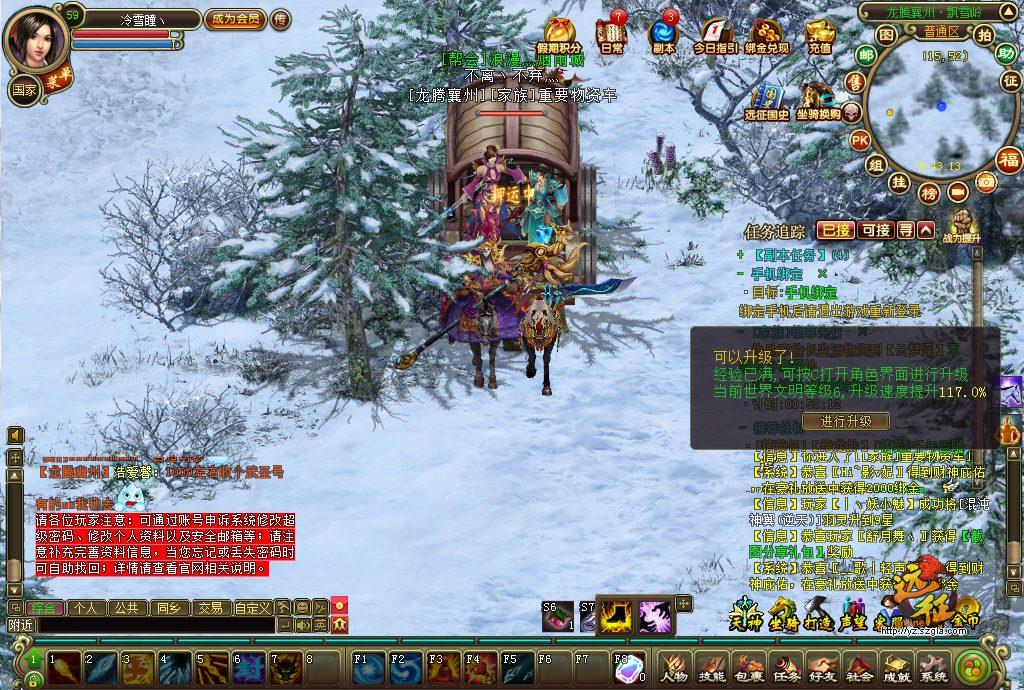Open the 副本 dungeon icon
The image size is (1024, 690).
click(663, 34)
